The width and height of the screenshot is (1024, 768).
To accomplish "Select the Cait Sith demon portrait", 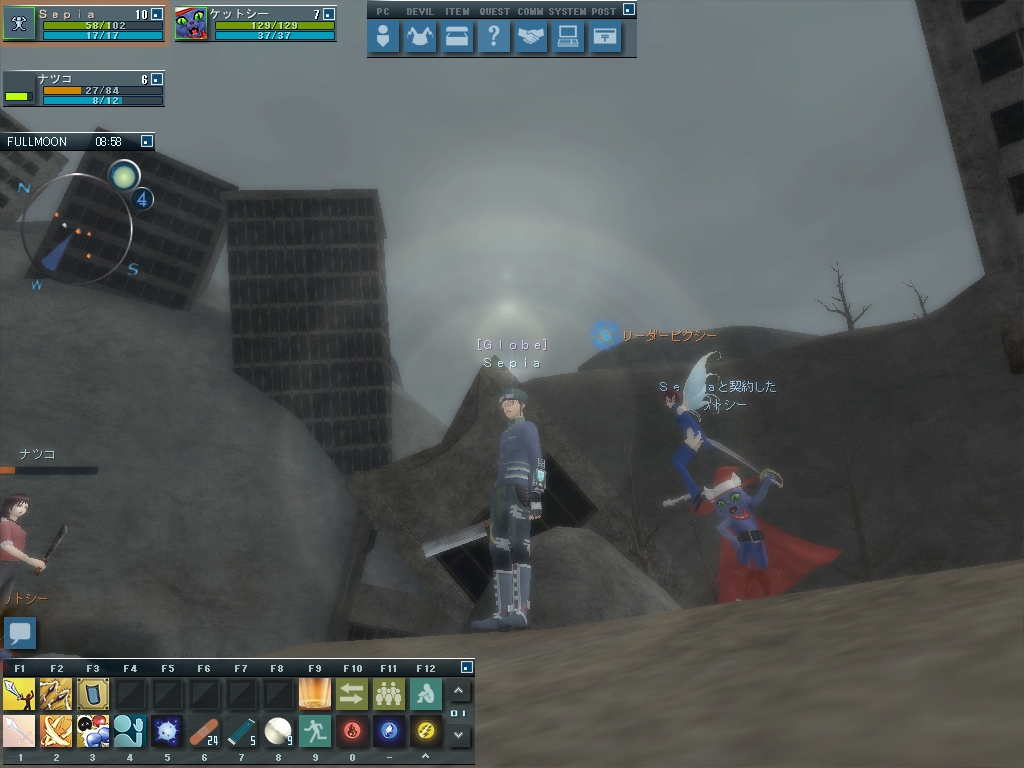I will pos(191,24).
